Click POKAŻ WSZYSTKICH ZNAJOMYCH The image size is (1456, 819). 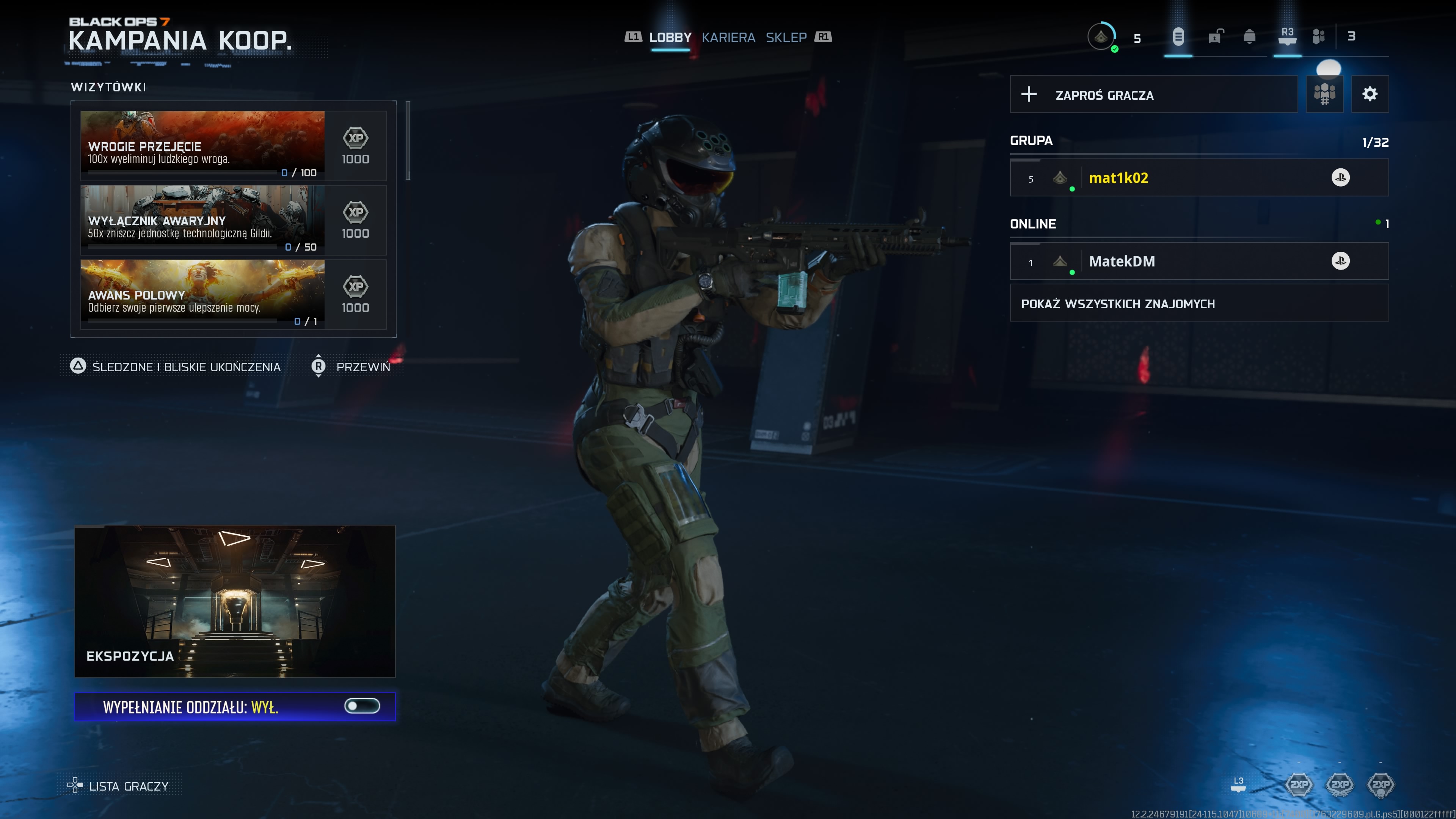(x=1119, y=303)
